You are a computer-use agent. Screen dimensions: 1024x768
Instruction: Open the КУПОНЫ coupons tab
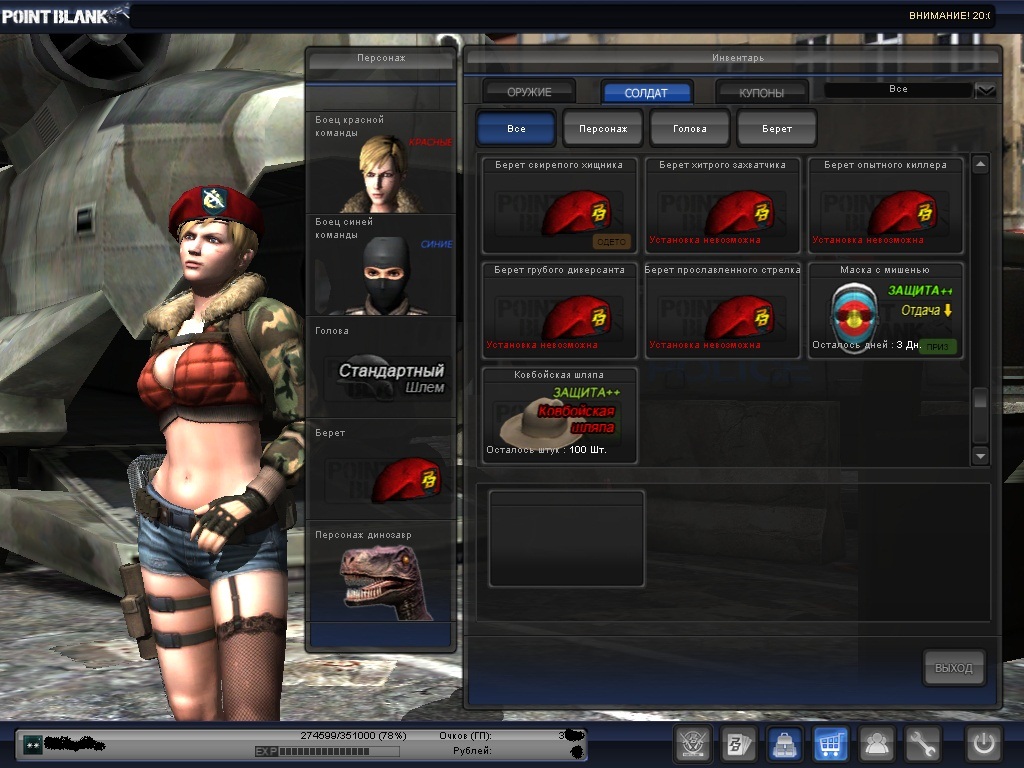[x=762, y=93]
